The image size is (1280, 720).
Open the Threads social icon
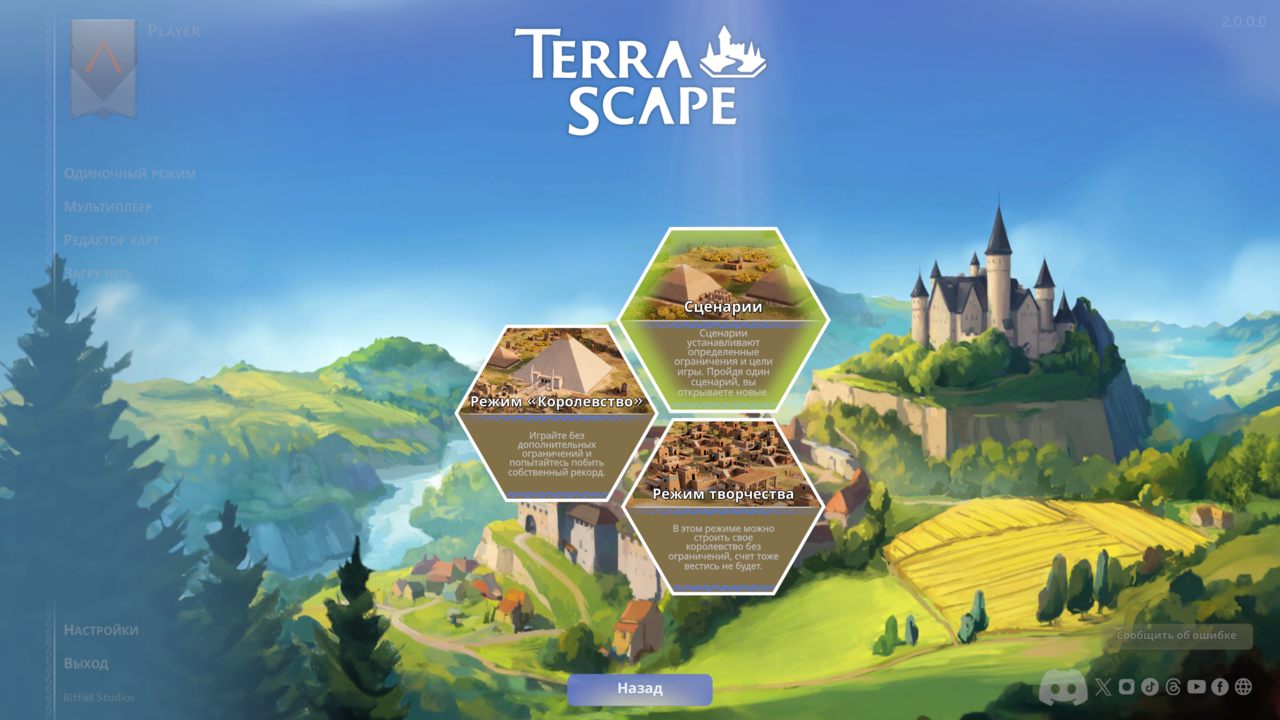click(x=1174, y=688)
